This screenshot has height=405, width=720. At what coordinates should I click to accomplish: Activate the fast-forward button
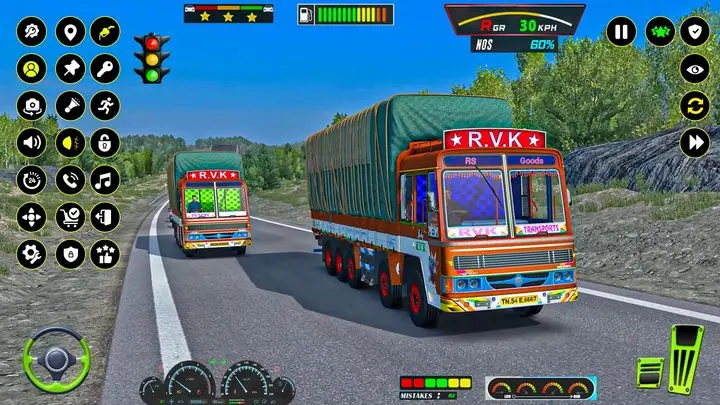tap(695, 142)
